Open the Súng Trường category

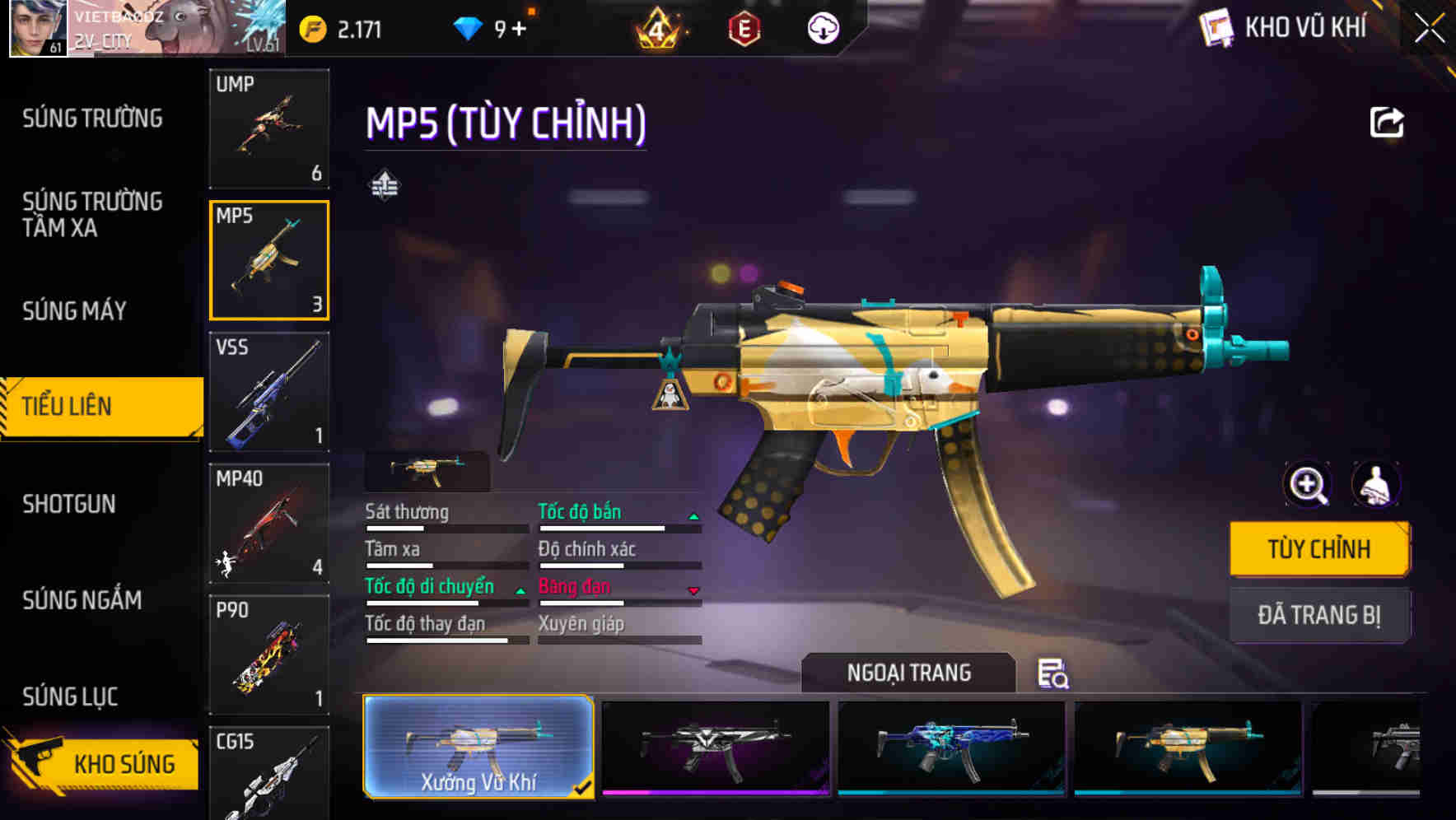coord(92,119)
